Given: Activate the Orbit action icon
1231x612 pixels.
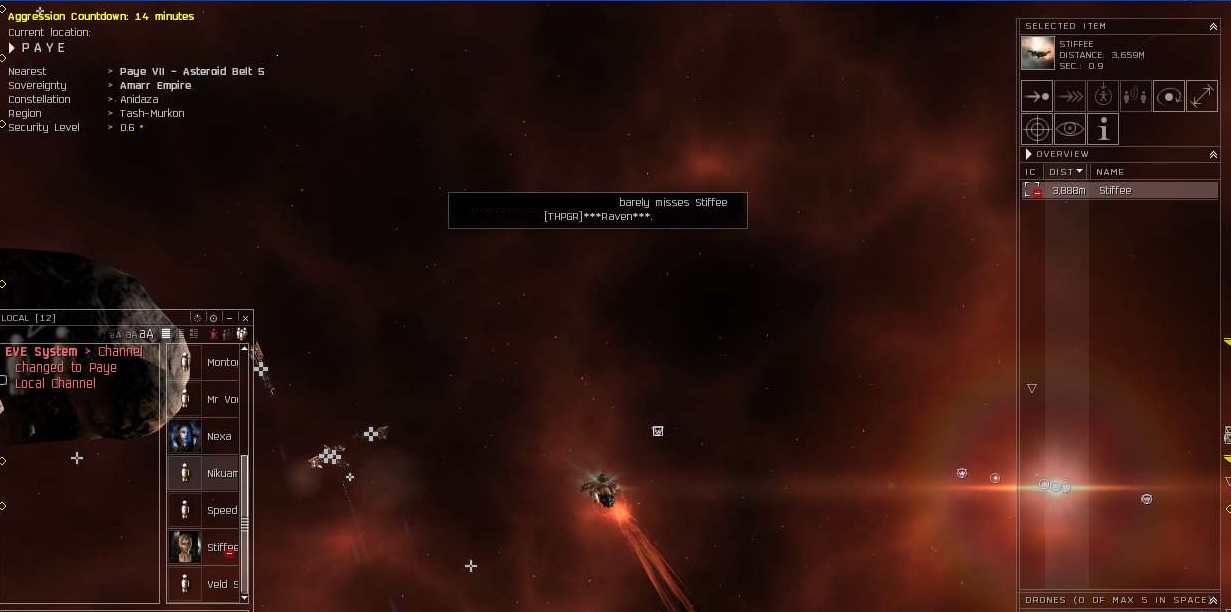Looking at the screenshot, I should [1169, 96].
